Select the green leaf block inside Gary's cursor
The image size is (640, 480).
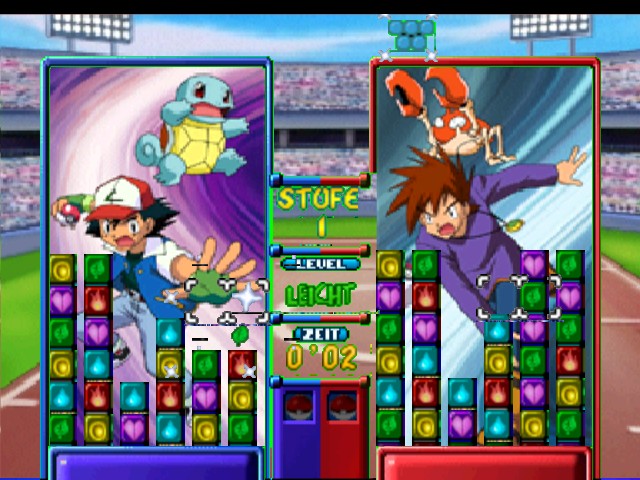coord(534,297)
